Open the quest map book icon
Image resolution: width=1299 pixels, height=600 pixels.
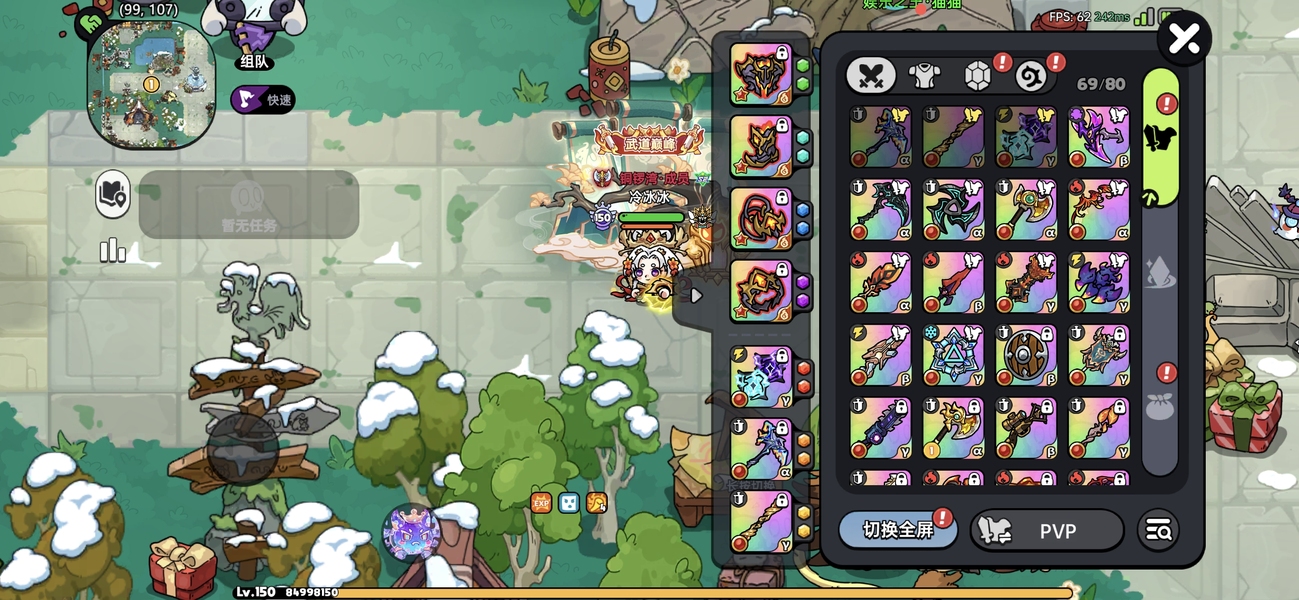[113, 195]
